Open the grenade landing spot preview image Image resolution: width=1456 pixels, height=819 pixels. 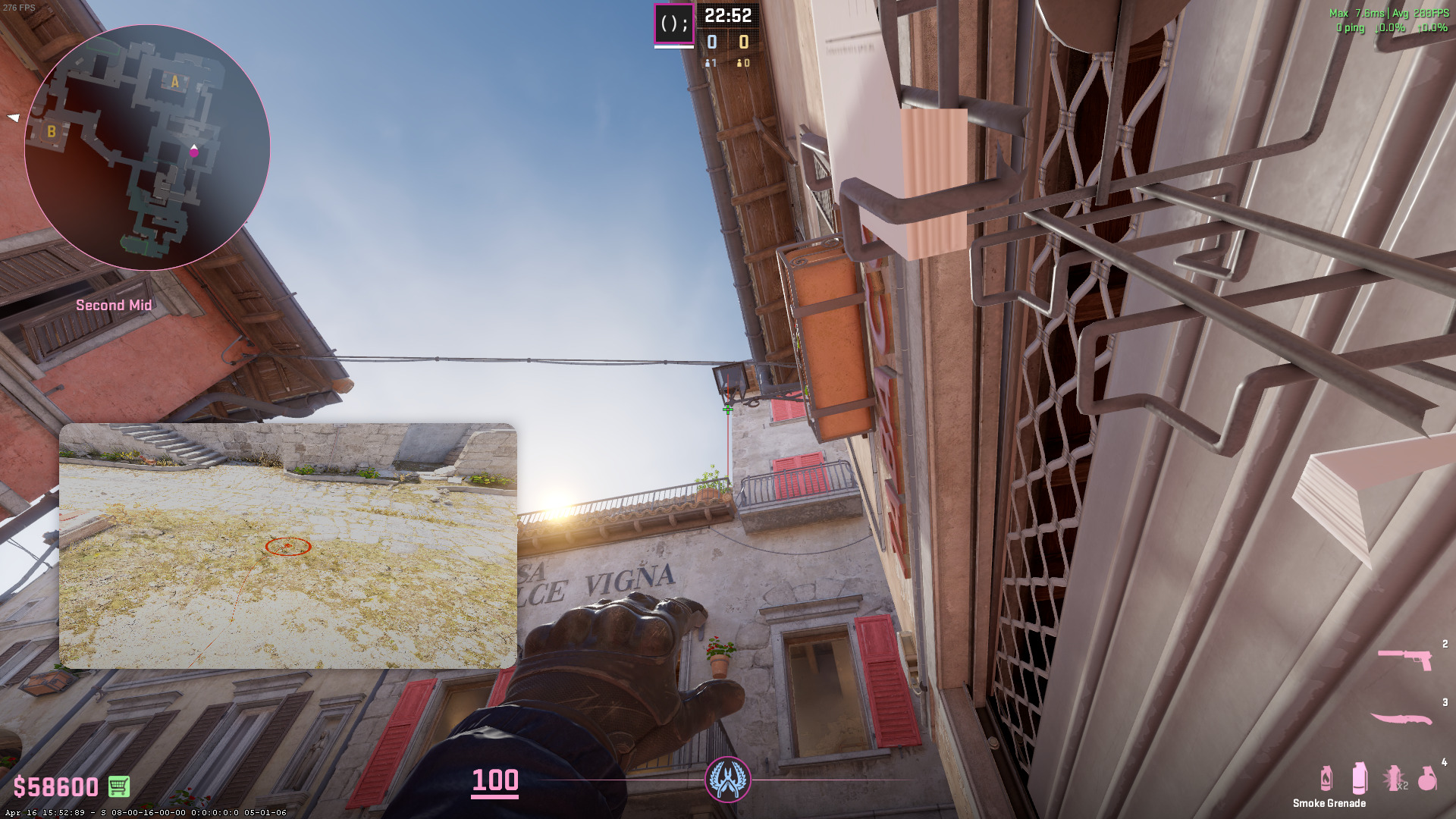[288, 546]
